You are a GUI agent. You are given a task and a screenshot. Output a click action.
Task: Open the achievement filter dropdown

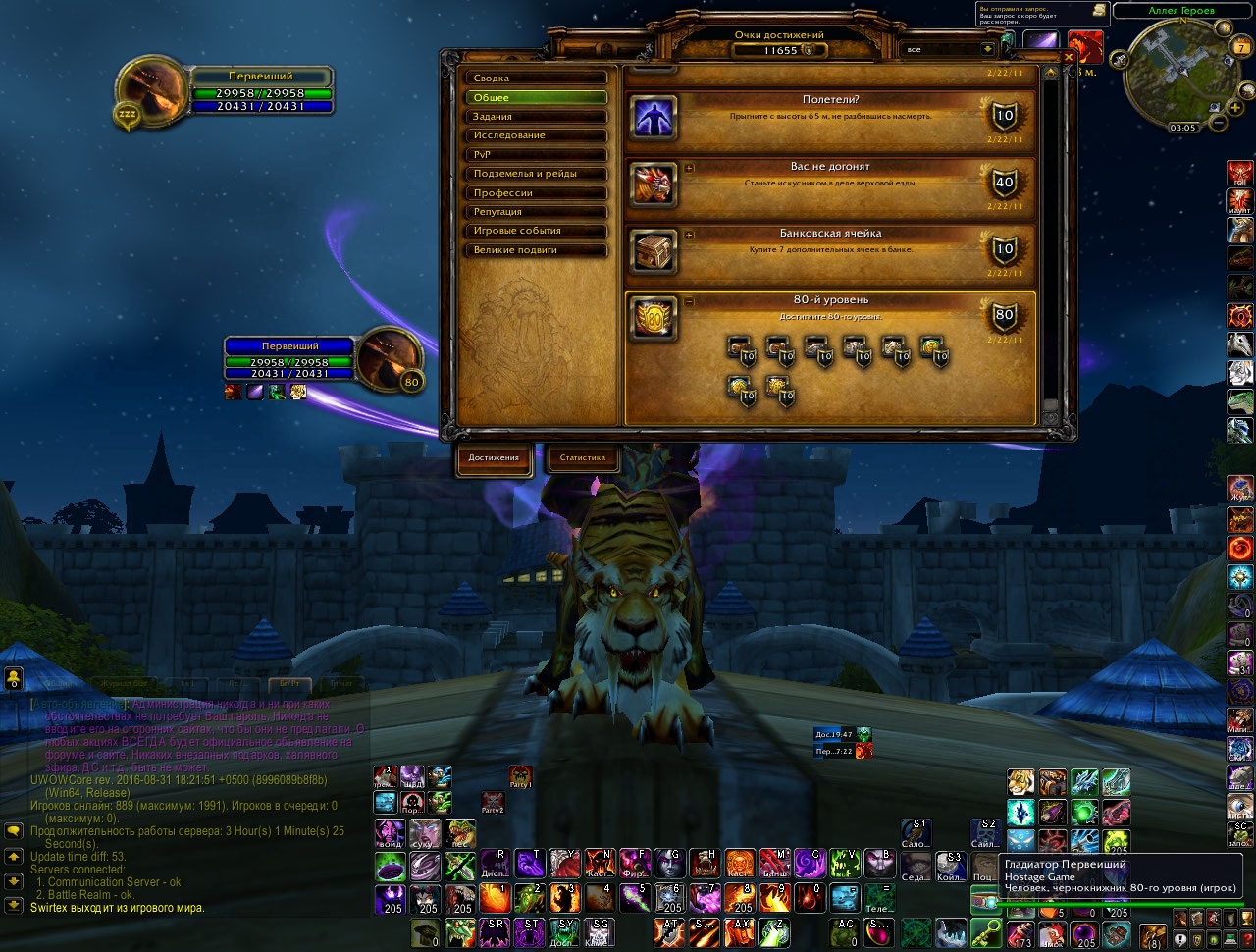(x=987, y=49)
